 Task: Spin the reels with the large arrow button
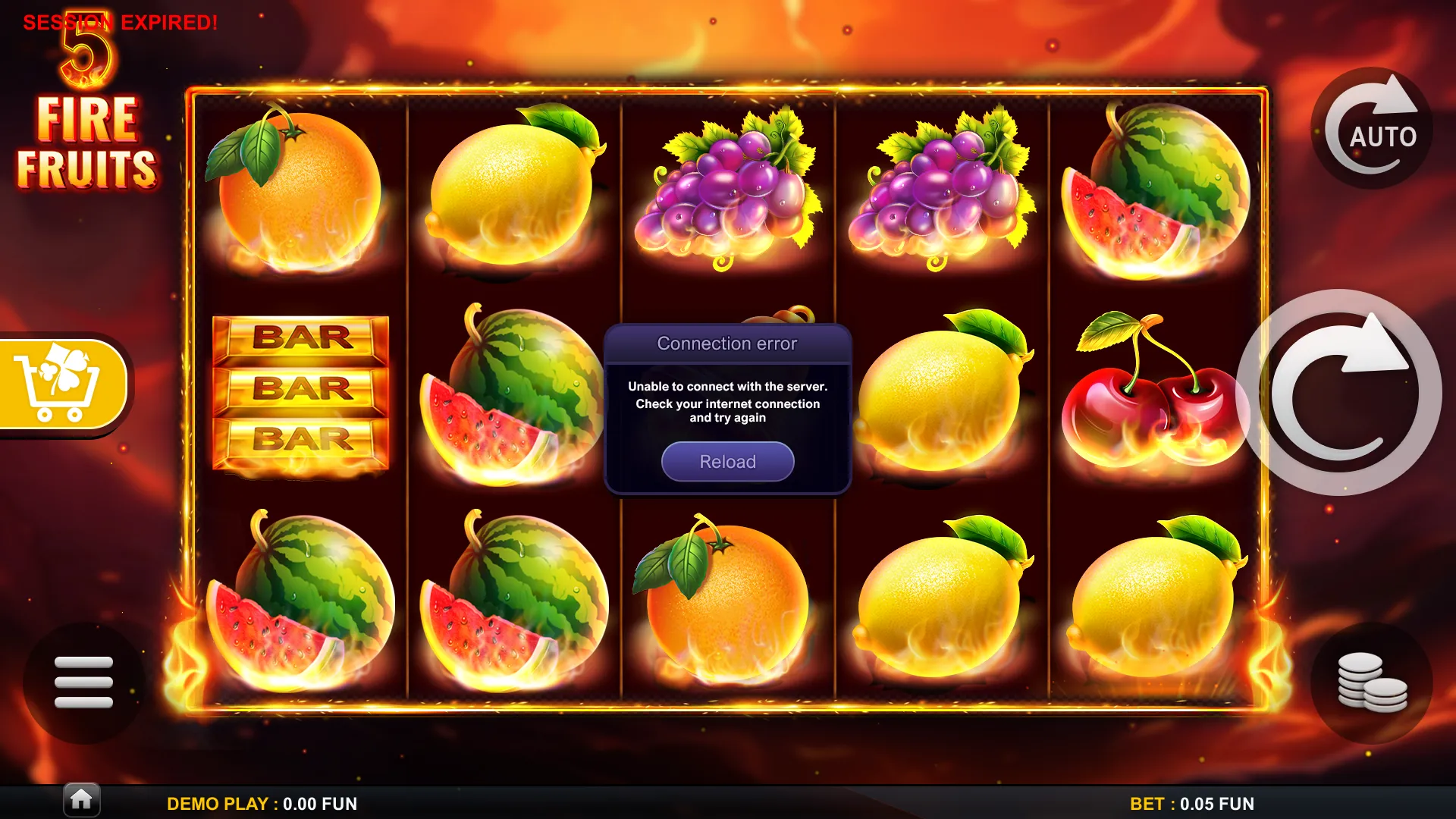(x=1339, y=393)
